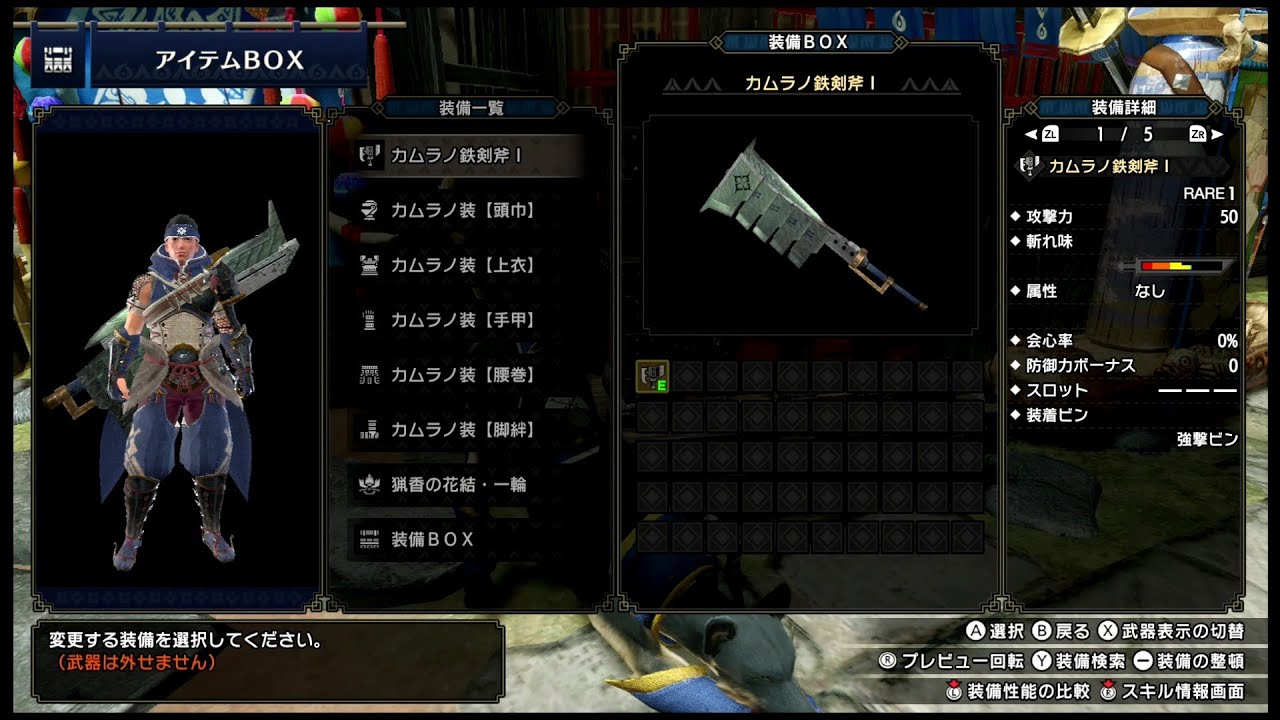Go to the next equipment detail page
Image resolution: width=1280 pixels, height=720 pixels.
pyautogui.click(x=1207, y=134)
